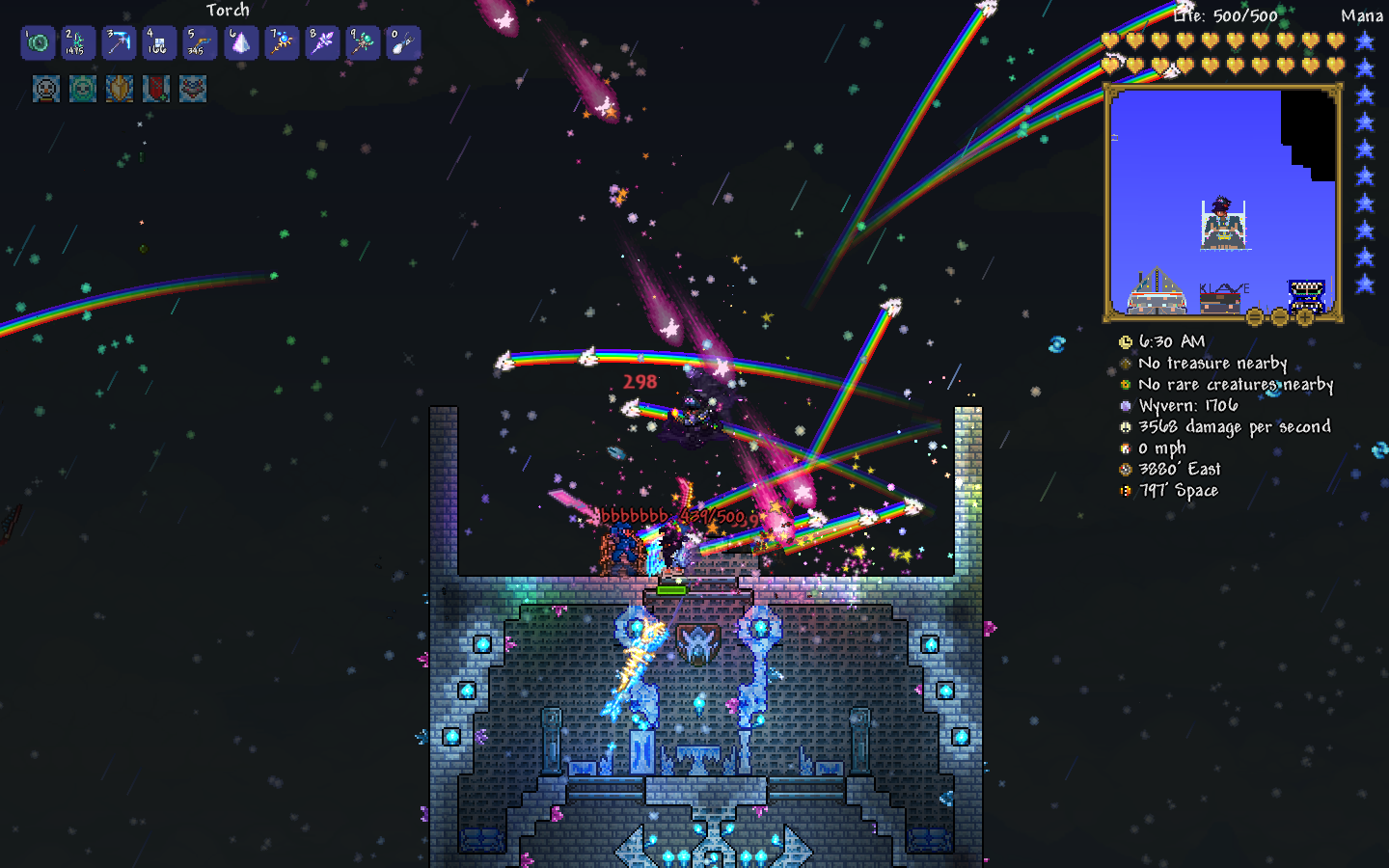This screenshot has width=1389, height=868.
Task: Select the crystal prism in slot 6
Action: click(x=241, y=43)
